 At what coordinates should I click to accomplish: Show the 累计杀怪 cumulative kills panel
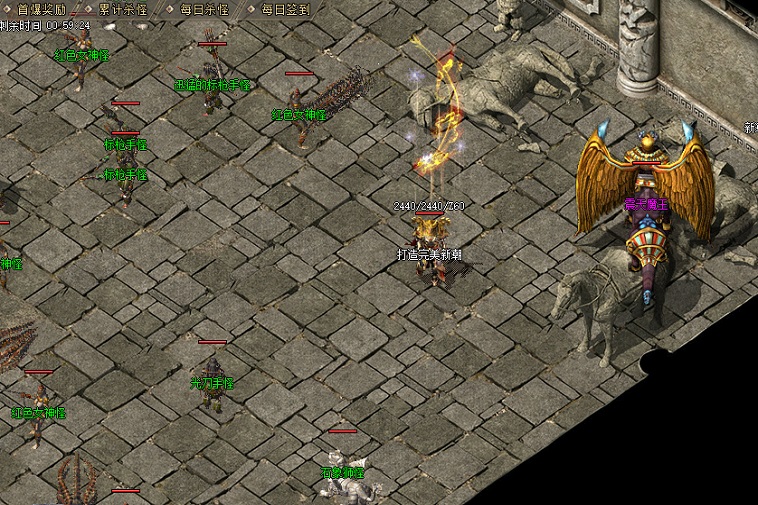(x=122, y=9)
